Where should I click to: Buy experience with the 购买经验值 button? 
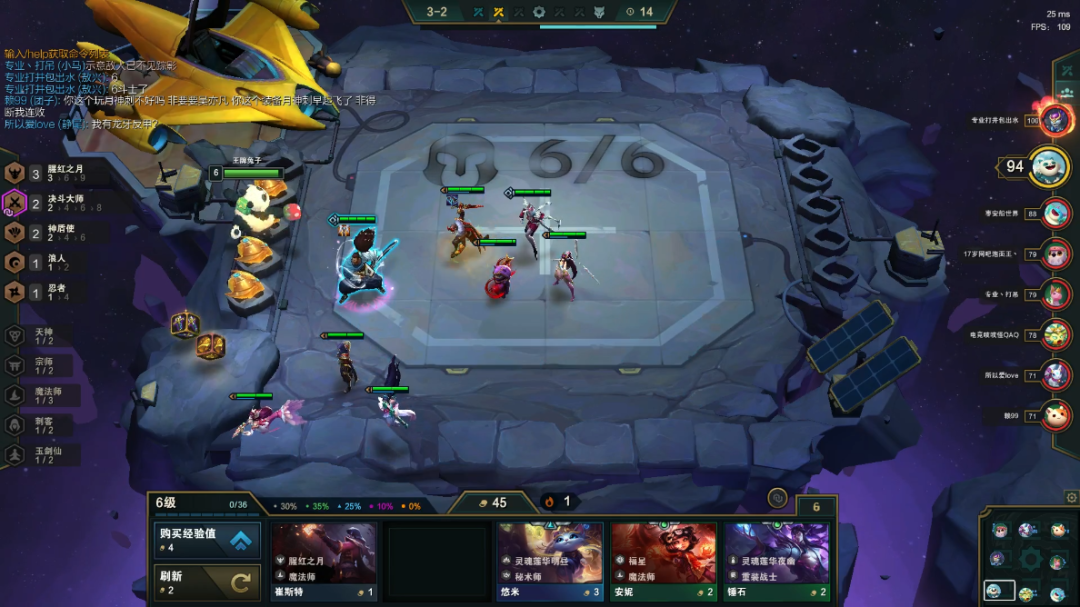(207, 540)
